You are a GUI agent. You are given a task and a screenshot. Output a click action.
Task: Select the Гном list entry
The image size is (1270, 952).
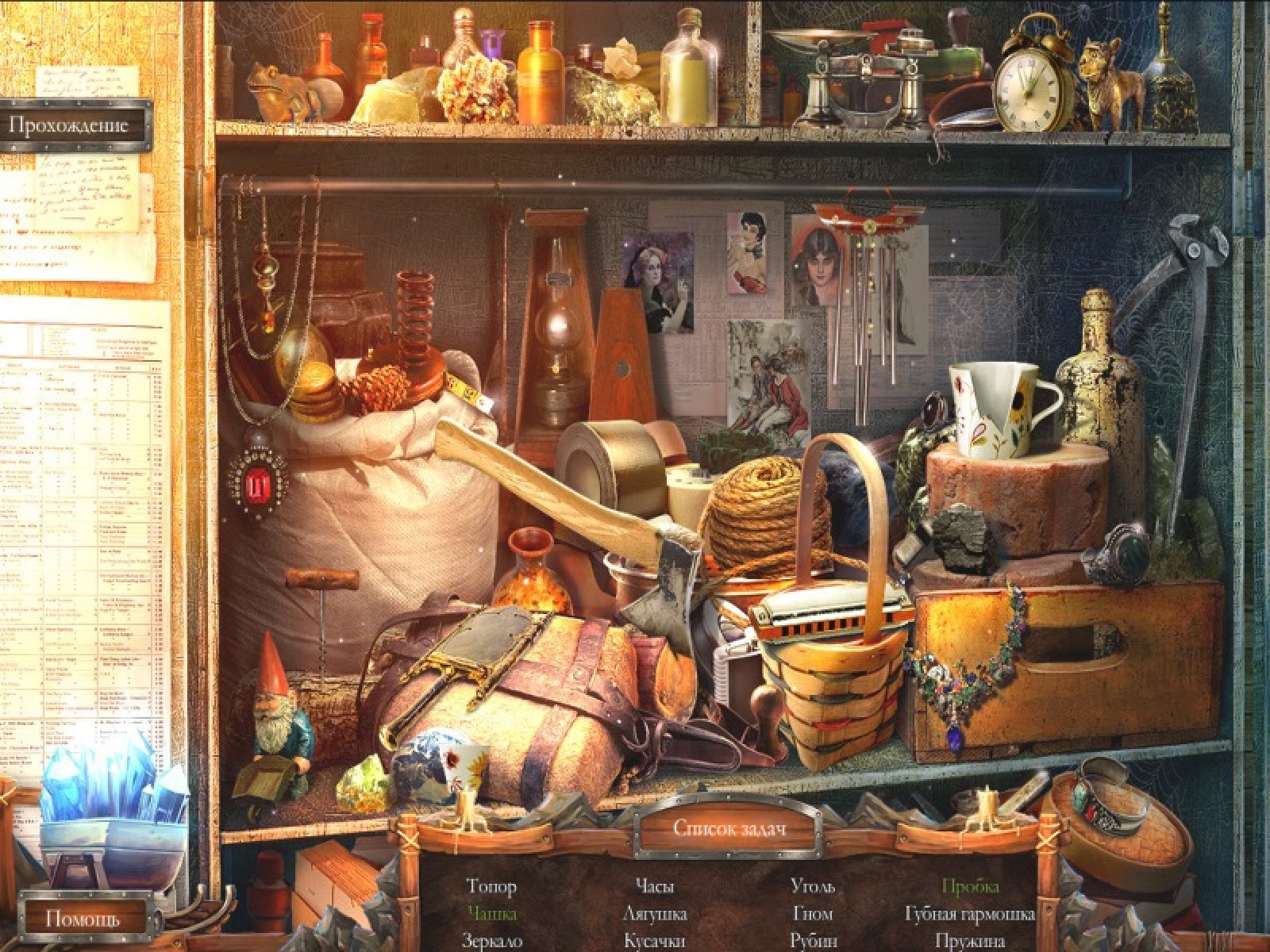pos(813,914)
